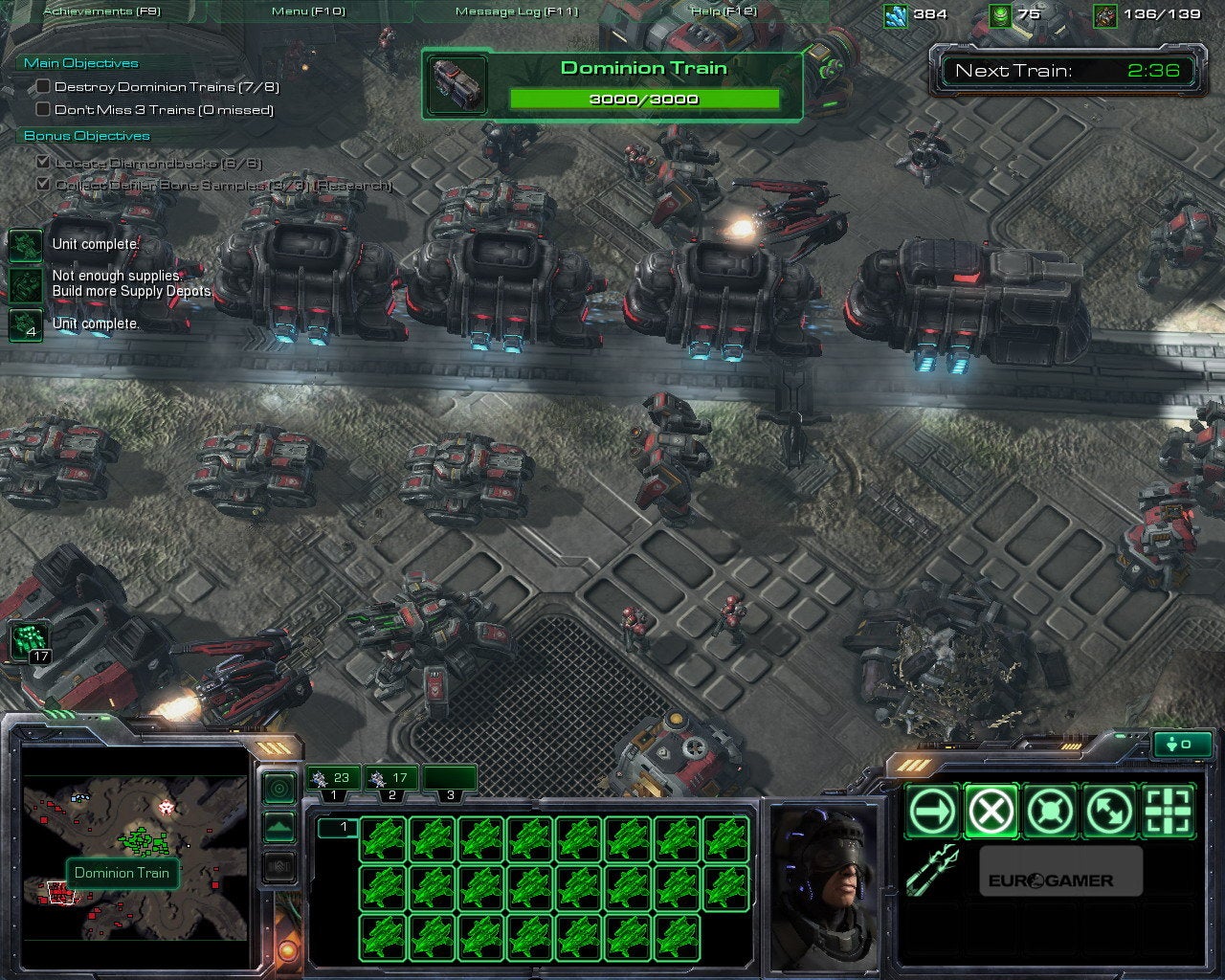Open the Achievements (F9) panel
1225x980 pixels.
[x=102, y=11]
